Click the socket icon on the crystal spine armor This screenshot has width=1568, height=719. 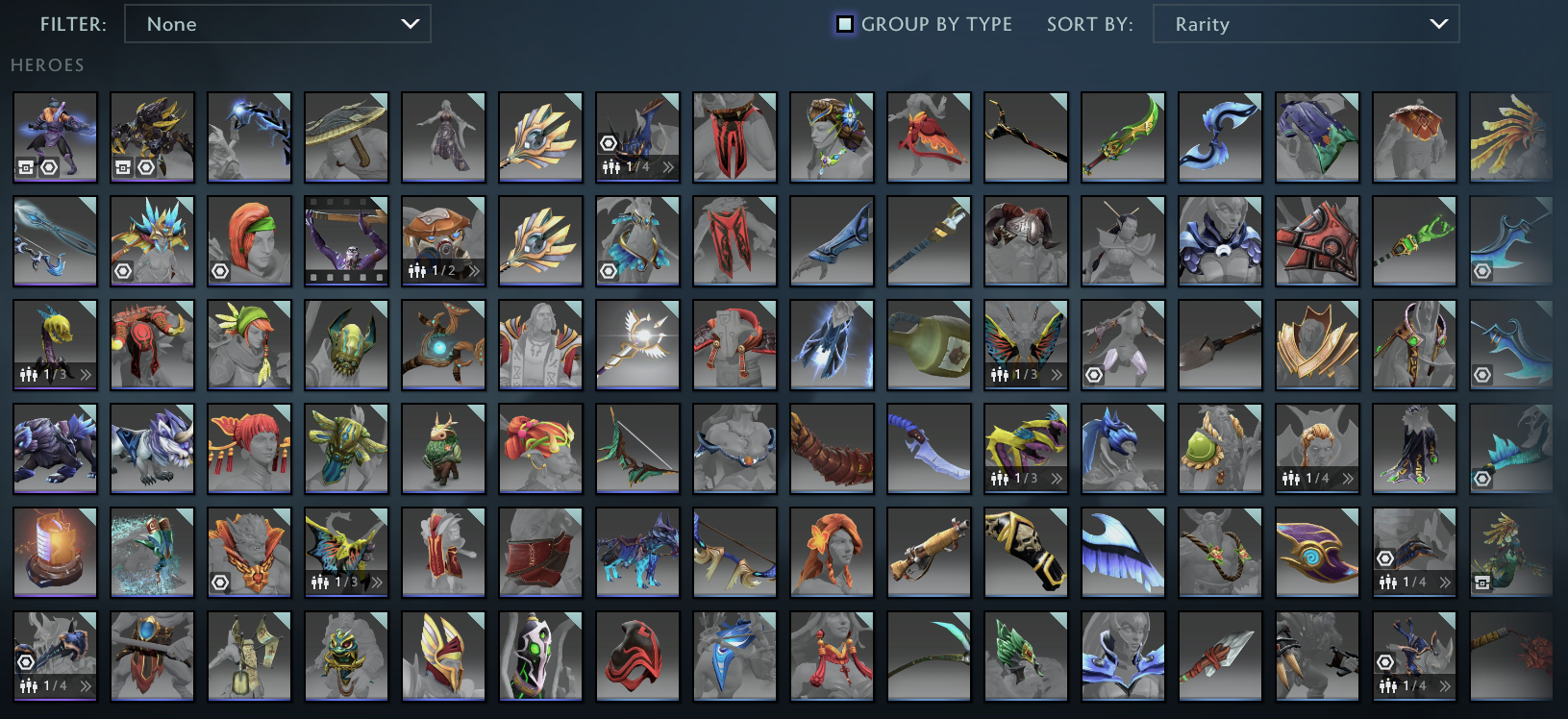(123, 269)
